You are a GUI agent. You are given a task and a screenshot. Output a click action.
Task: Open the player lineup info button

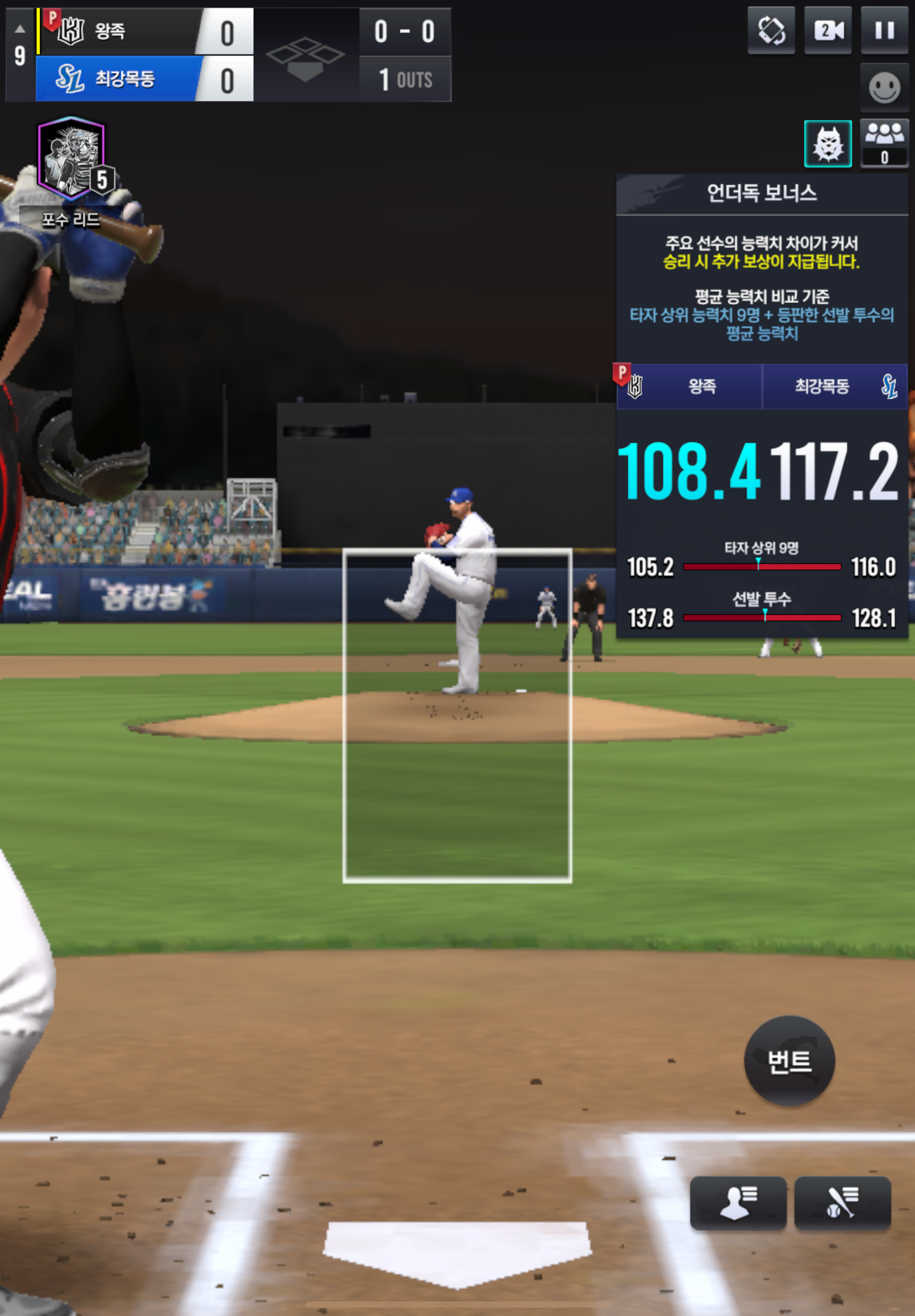[x=738, y=1203]
